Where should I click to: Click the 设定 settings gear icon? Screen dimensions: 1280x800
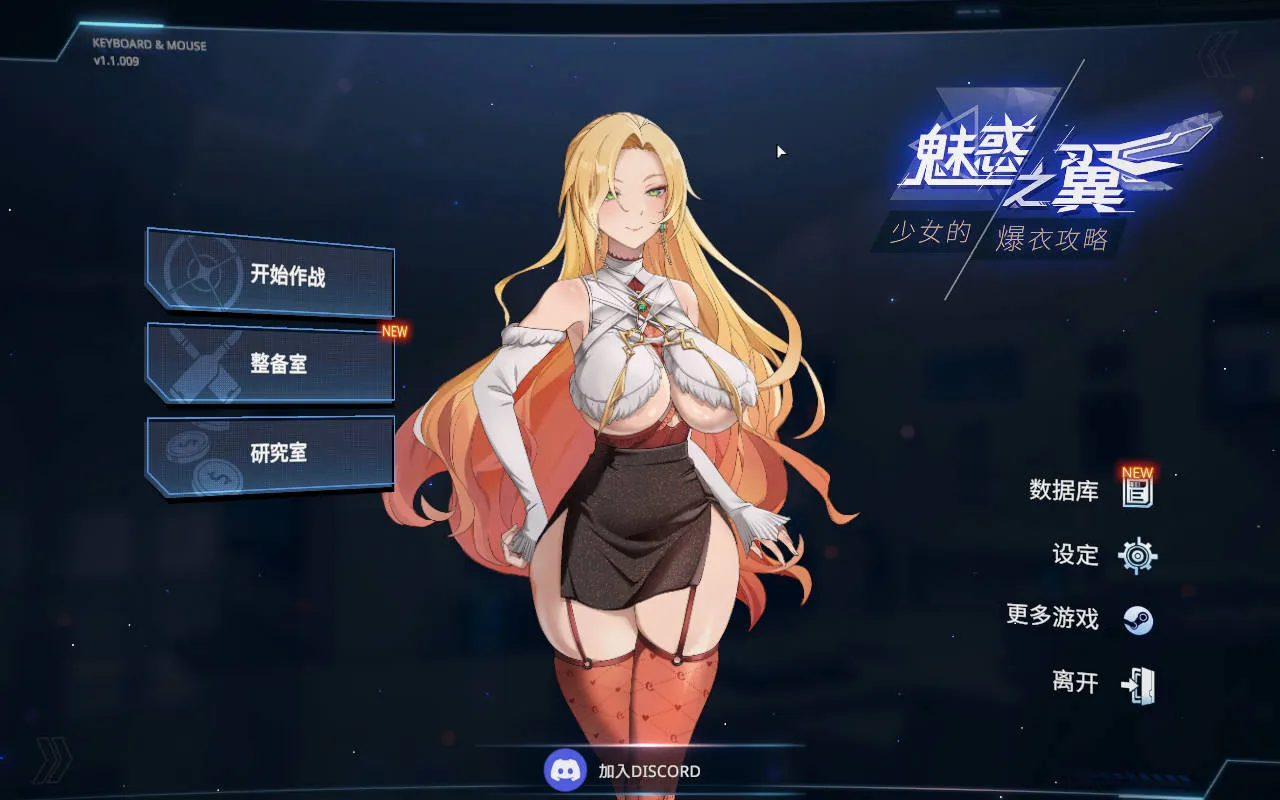[1139, 555]
